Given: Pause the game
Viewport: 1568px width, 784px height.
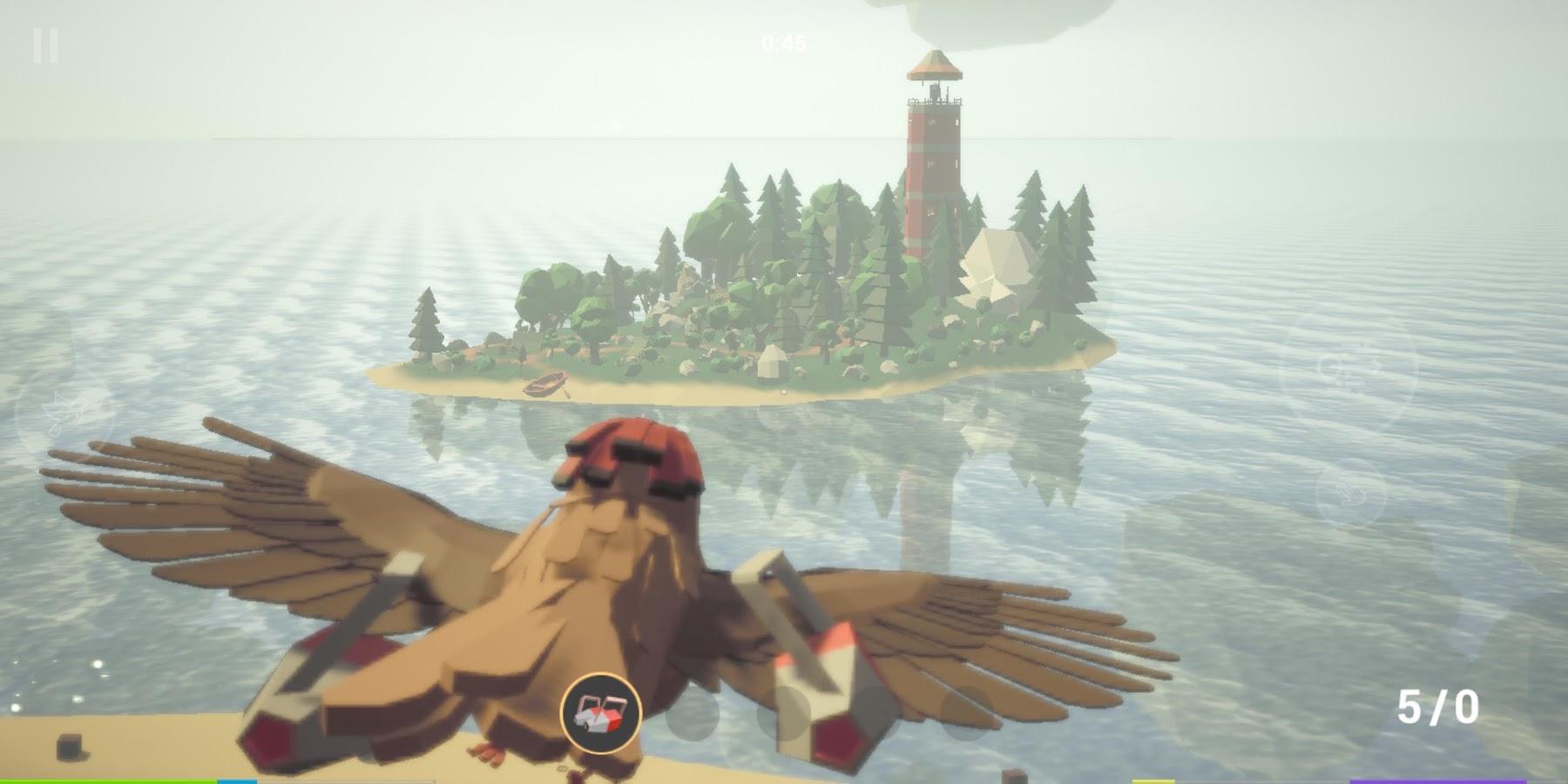Looking at the screenshot, I should [45, 45].
